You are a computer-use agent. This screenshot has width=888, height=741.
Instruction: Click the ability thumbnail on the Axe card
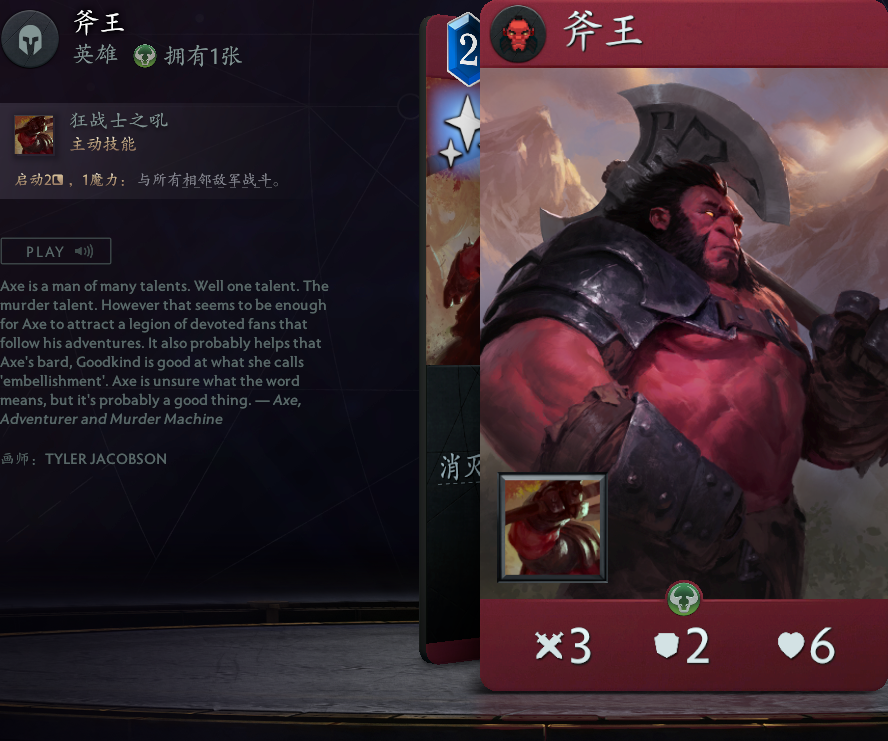tap(552, 528)
